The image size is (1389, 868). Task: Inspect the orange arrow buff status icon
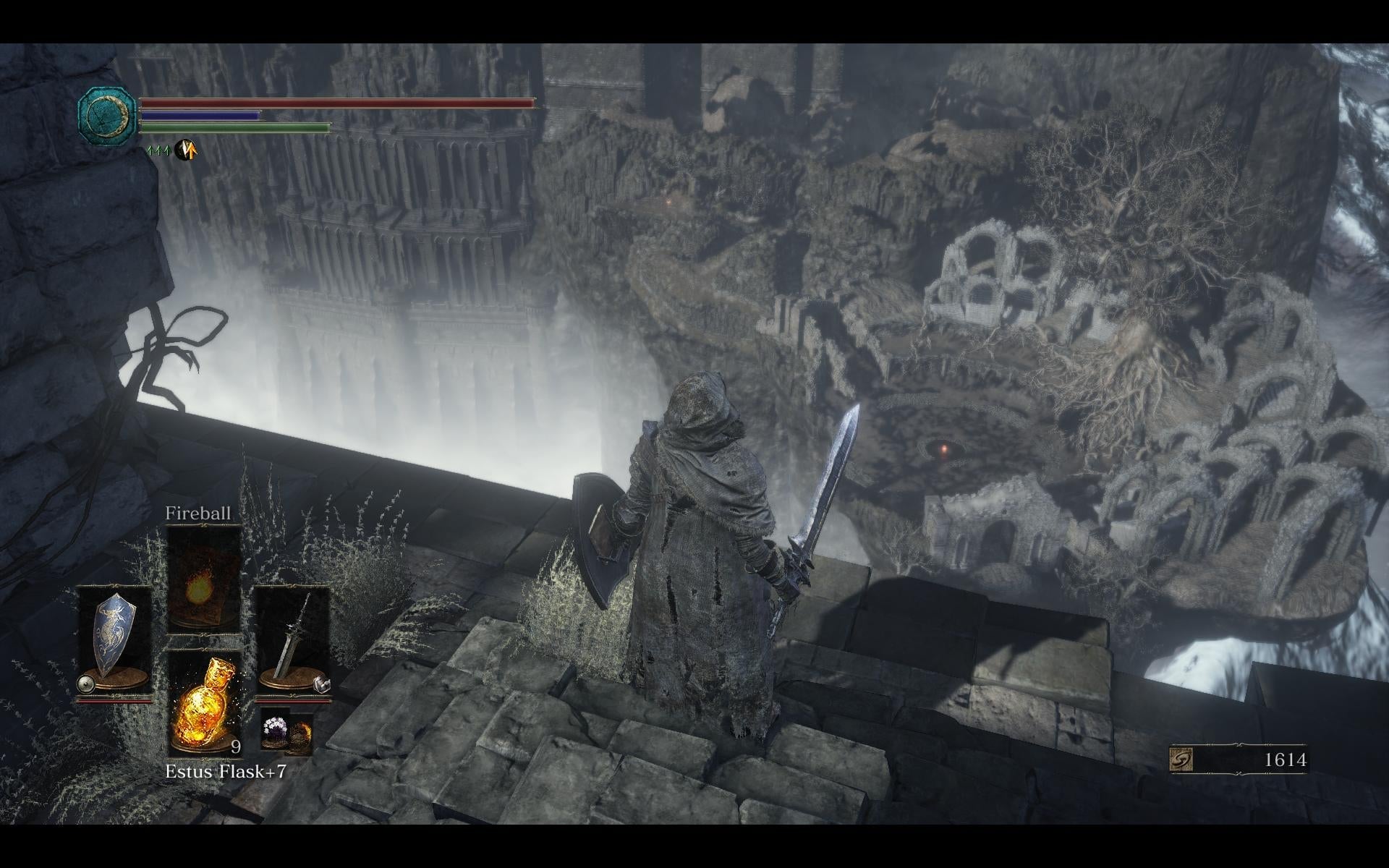186,150
